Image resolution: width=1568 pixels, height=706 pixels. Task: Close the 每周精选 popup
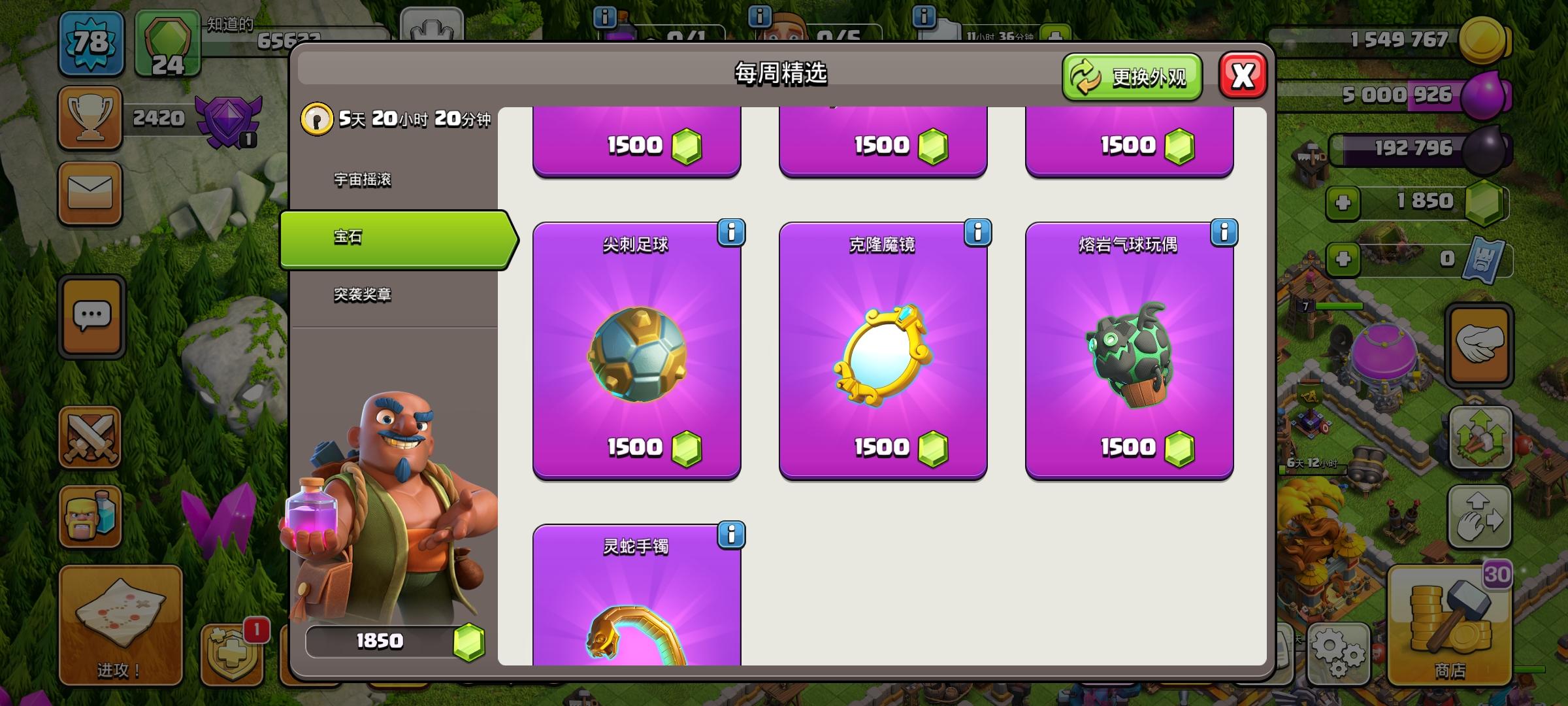(1243, 74)
